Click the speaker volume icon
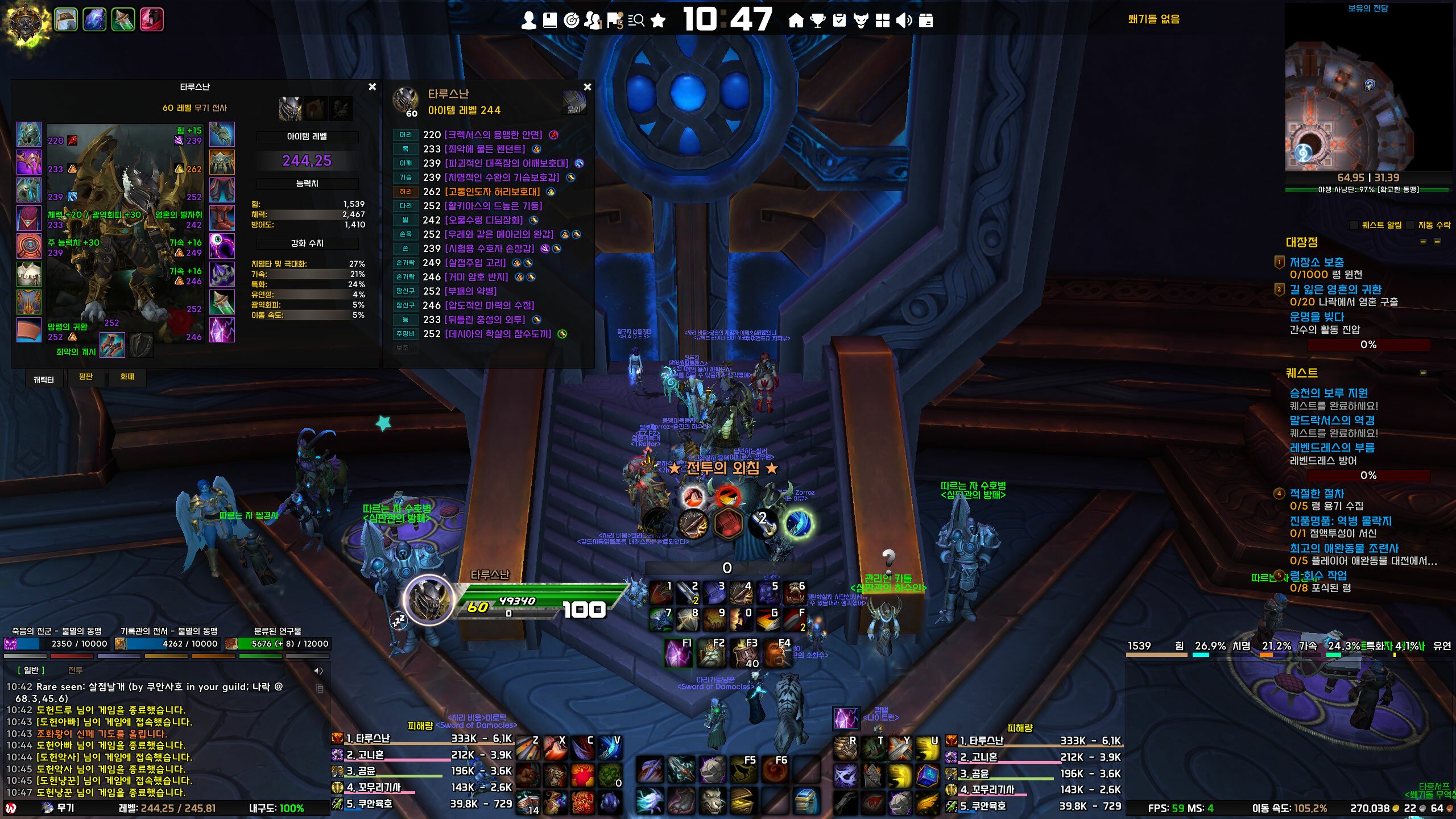 [904, 21]
